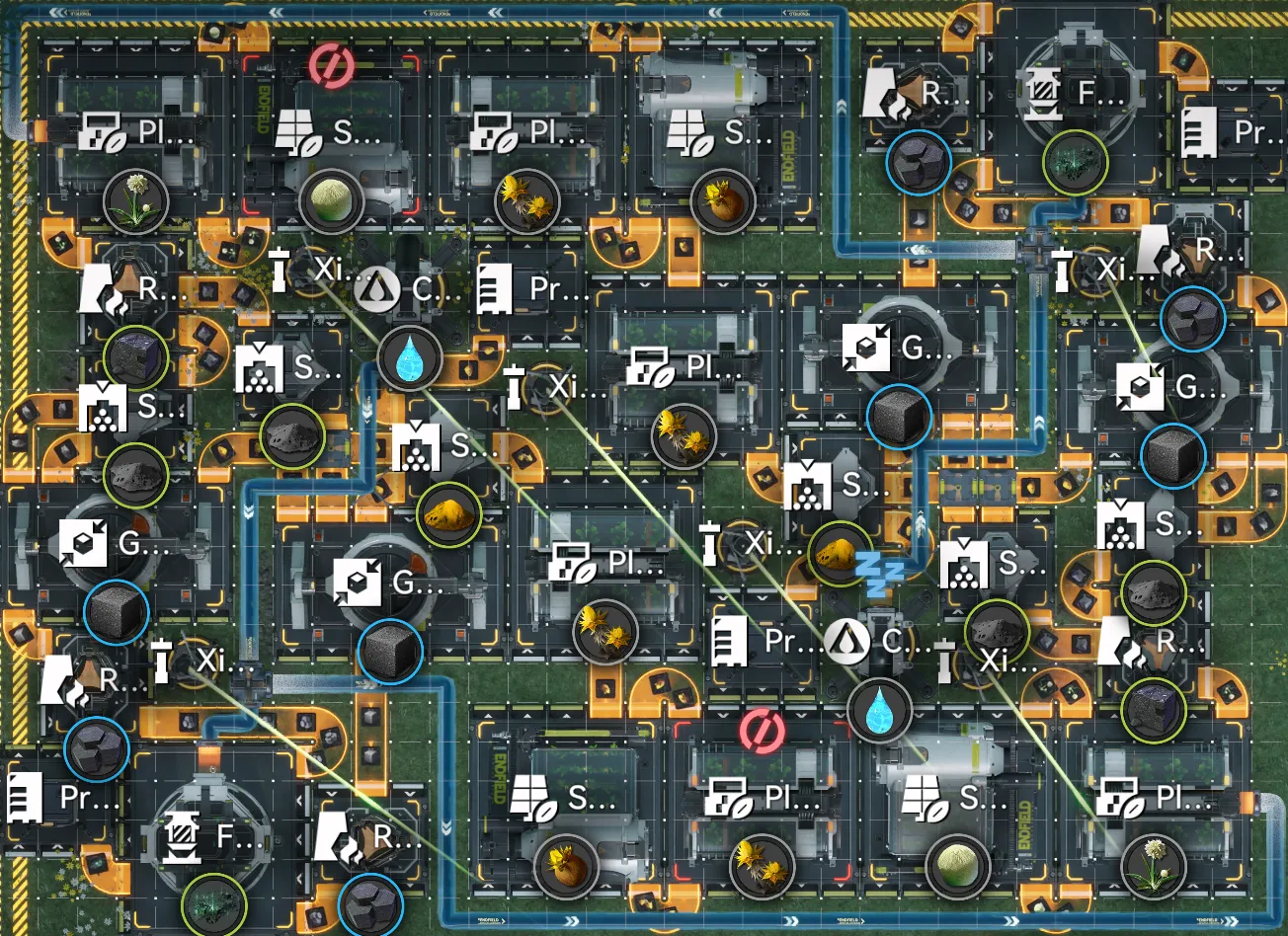
Task: Click a black coal cube in a blue ring
Action: pos(900,419)
